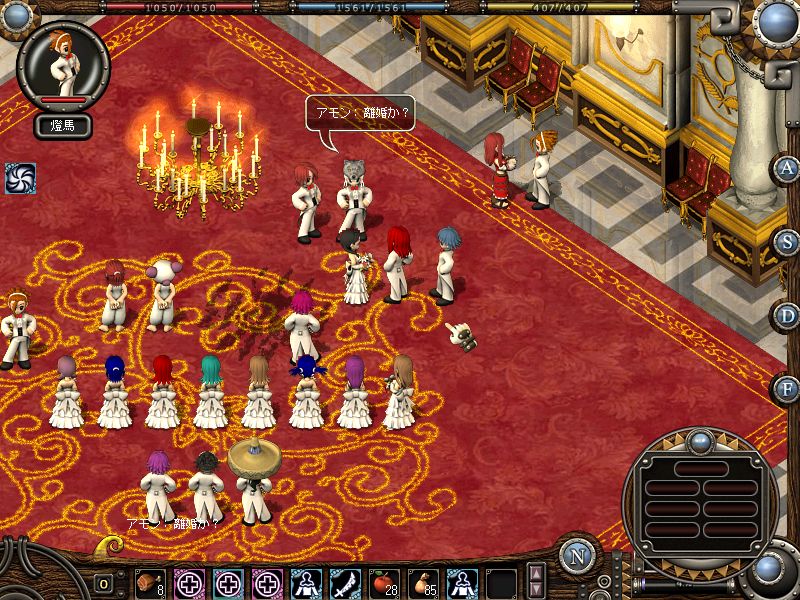Activate the curved blade skill slot
This screenshot has height=600, width=800.
(x=345, y=582)
